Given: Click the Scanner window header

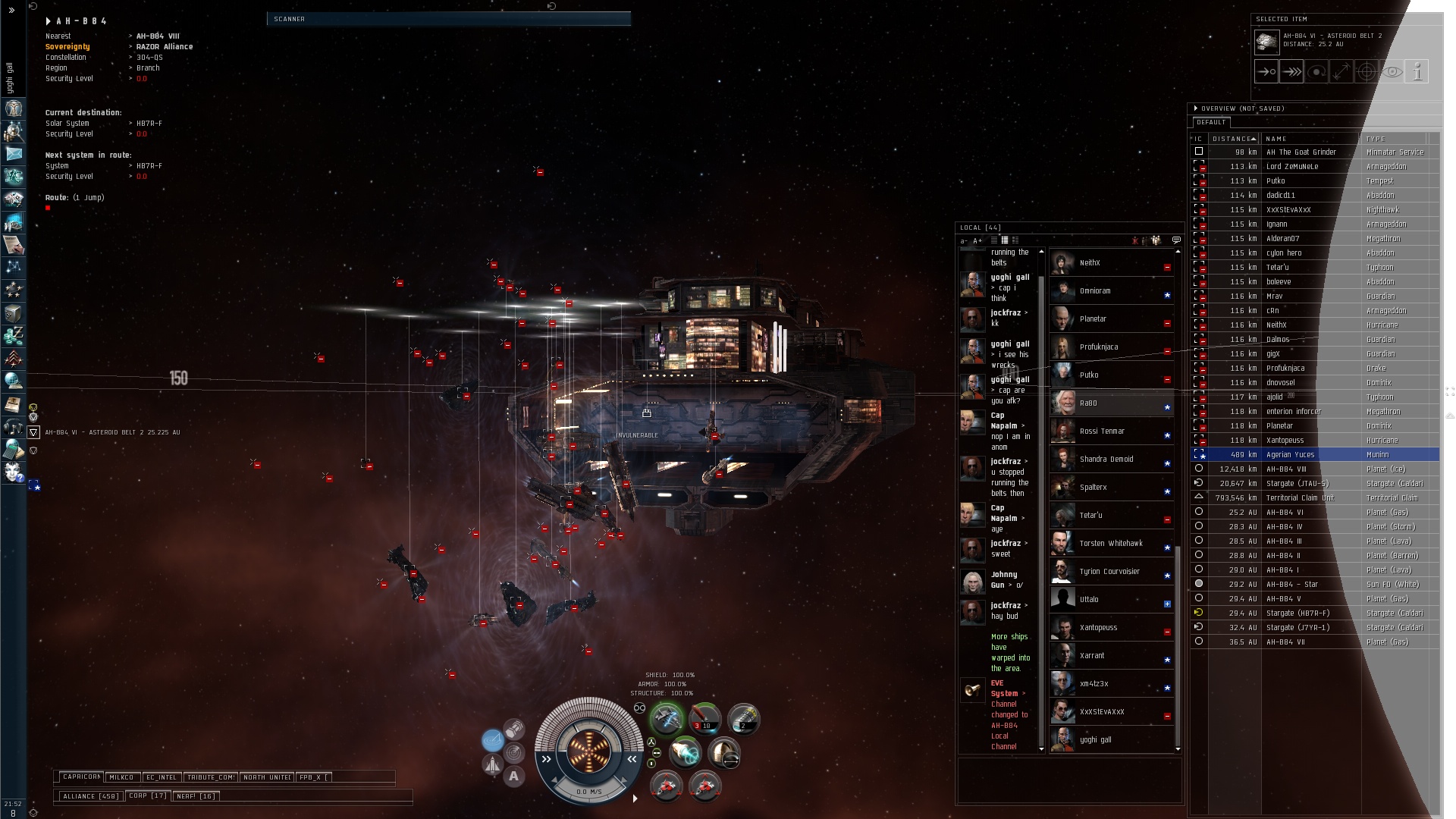Looking at the screenshot, I should (x=448, y=19).
